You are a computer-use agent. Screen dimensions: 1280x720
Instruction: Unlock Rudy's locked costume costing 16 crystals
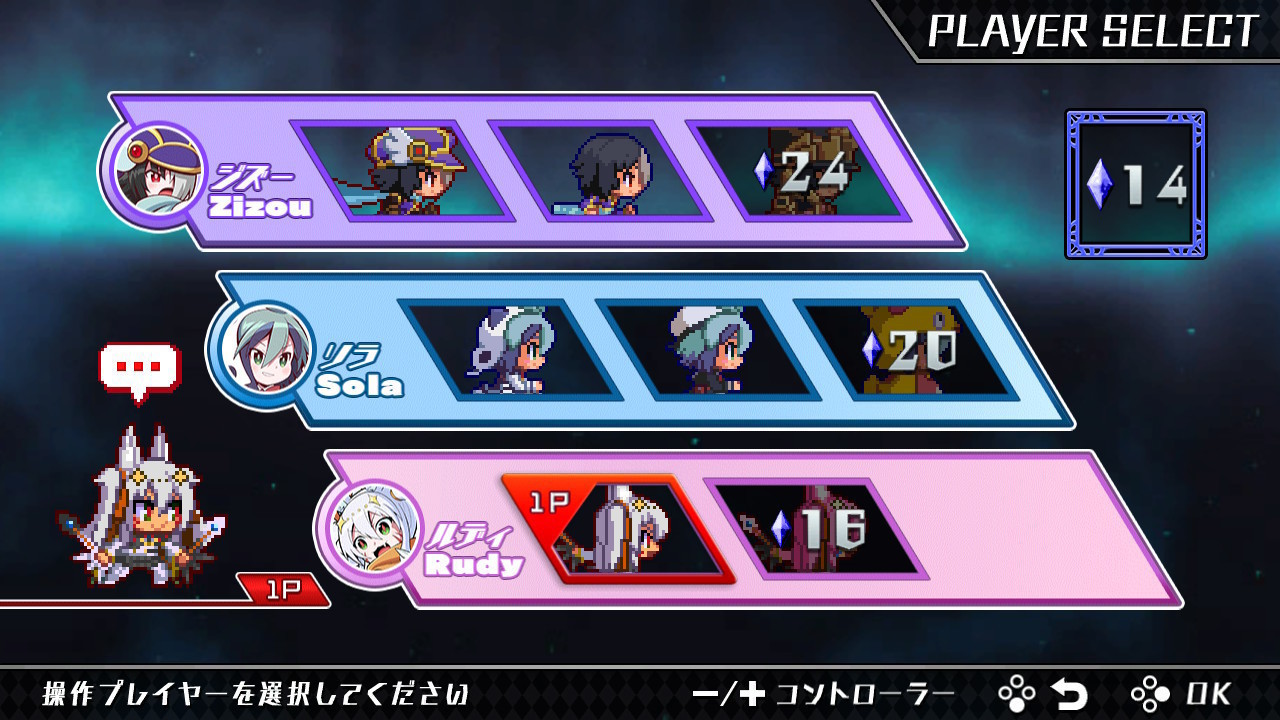click(816, 529)
